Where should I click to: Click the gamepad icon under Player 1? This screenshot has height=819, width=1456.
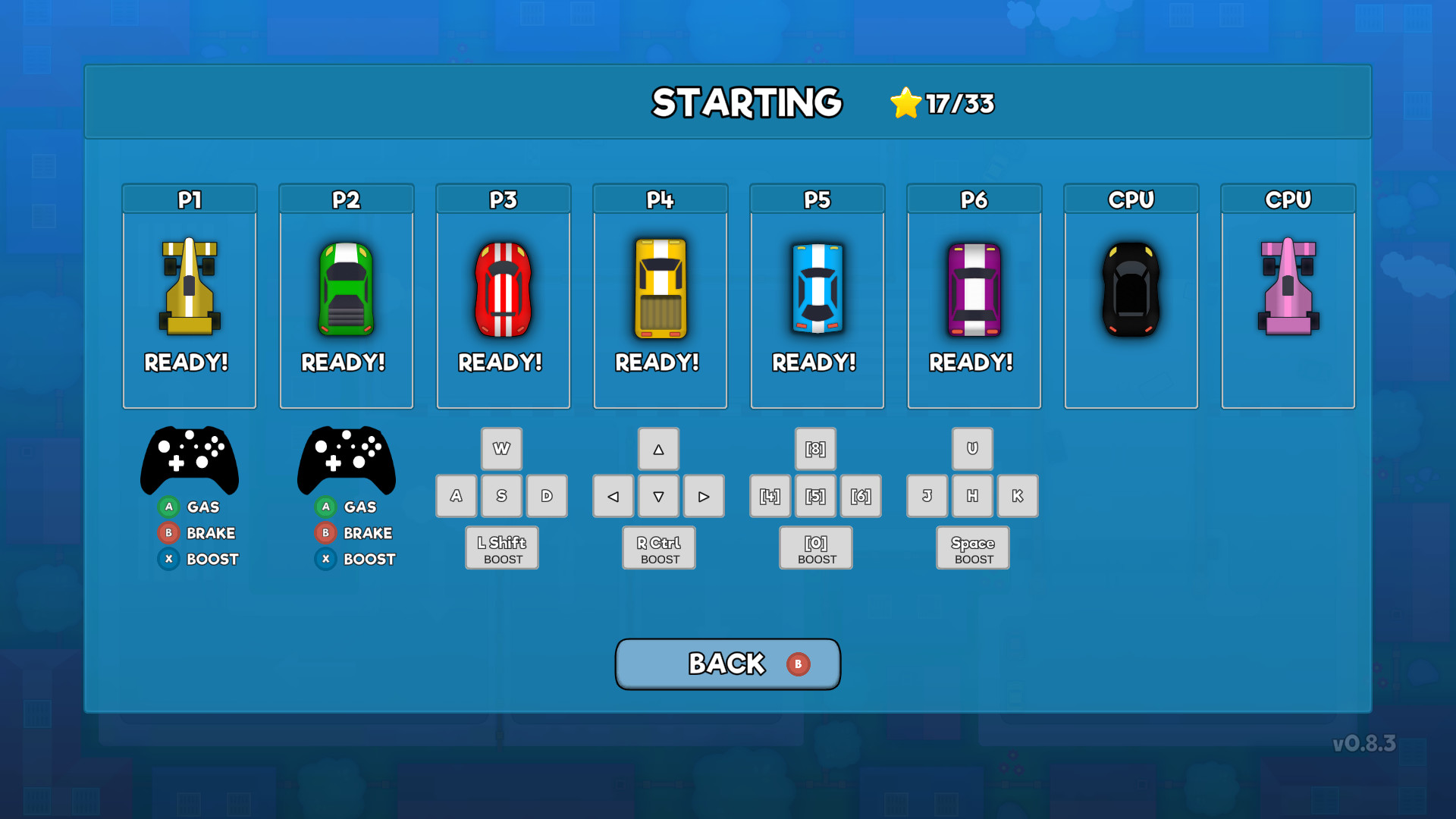[x=190, y=460]
